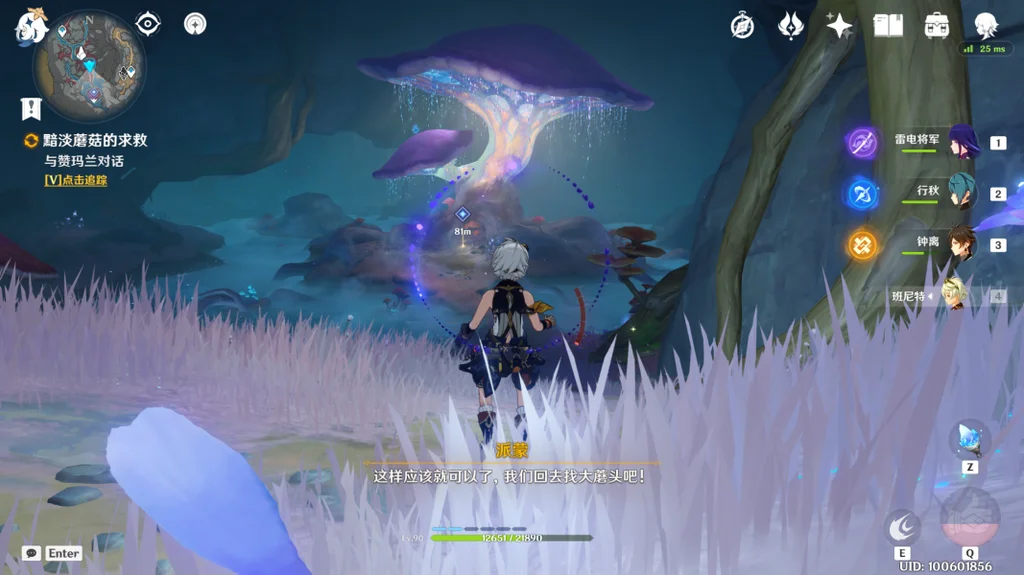Image resolution: width=1024 pixels, height=575 pixels.
Task: Activate the elemental skill icon
Action: (x=902, y=526)
